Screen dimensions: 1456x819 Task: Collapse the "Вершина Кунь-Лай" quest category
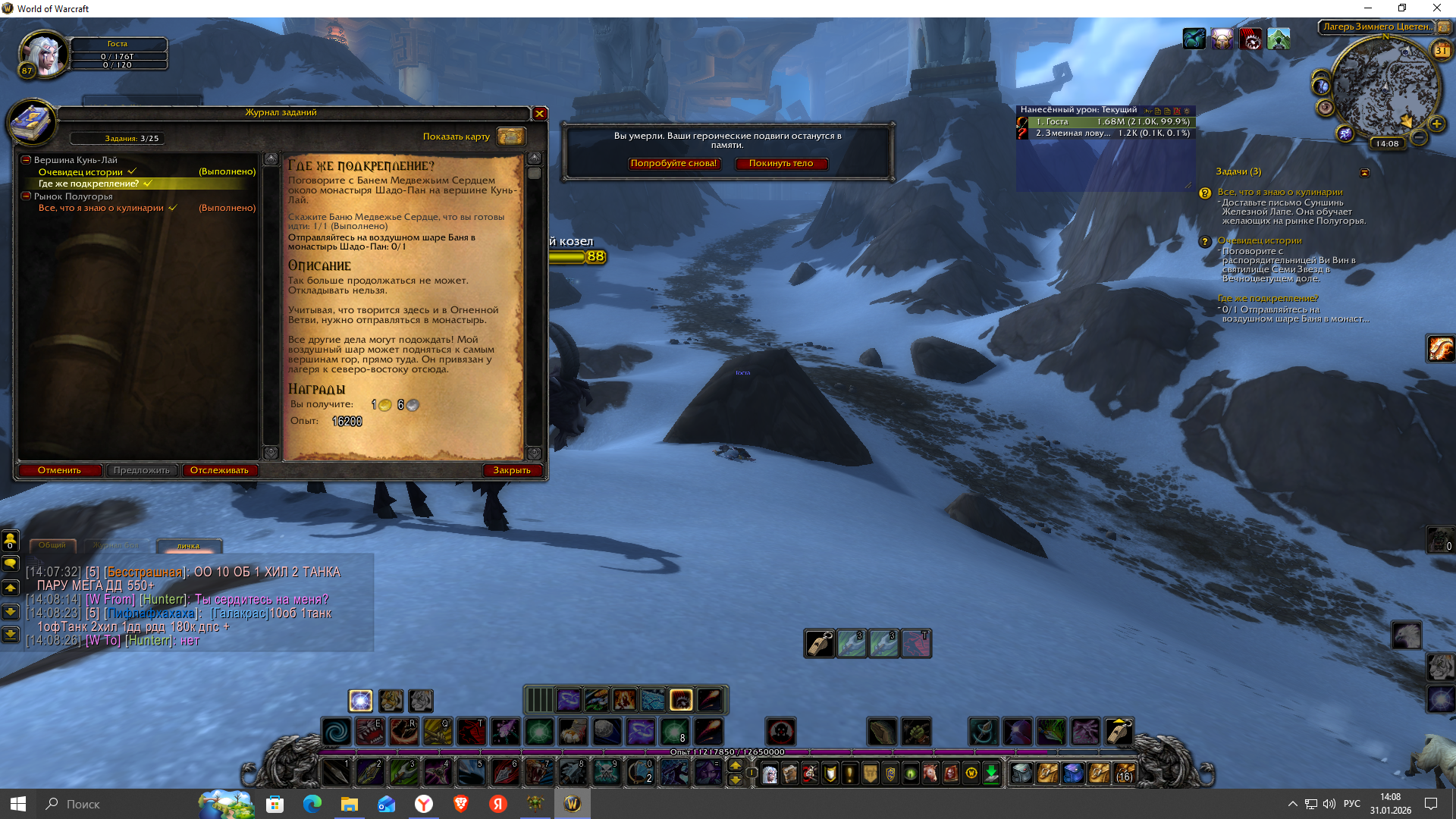[26, 160]
